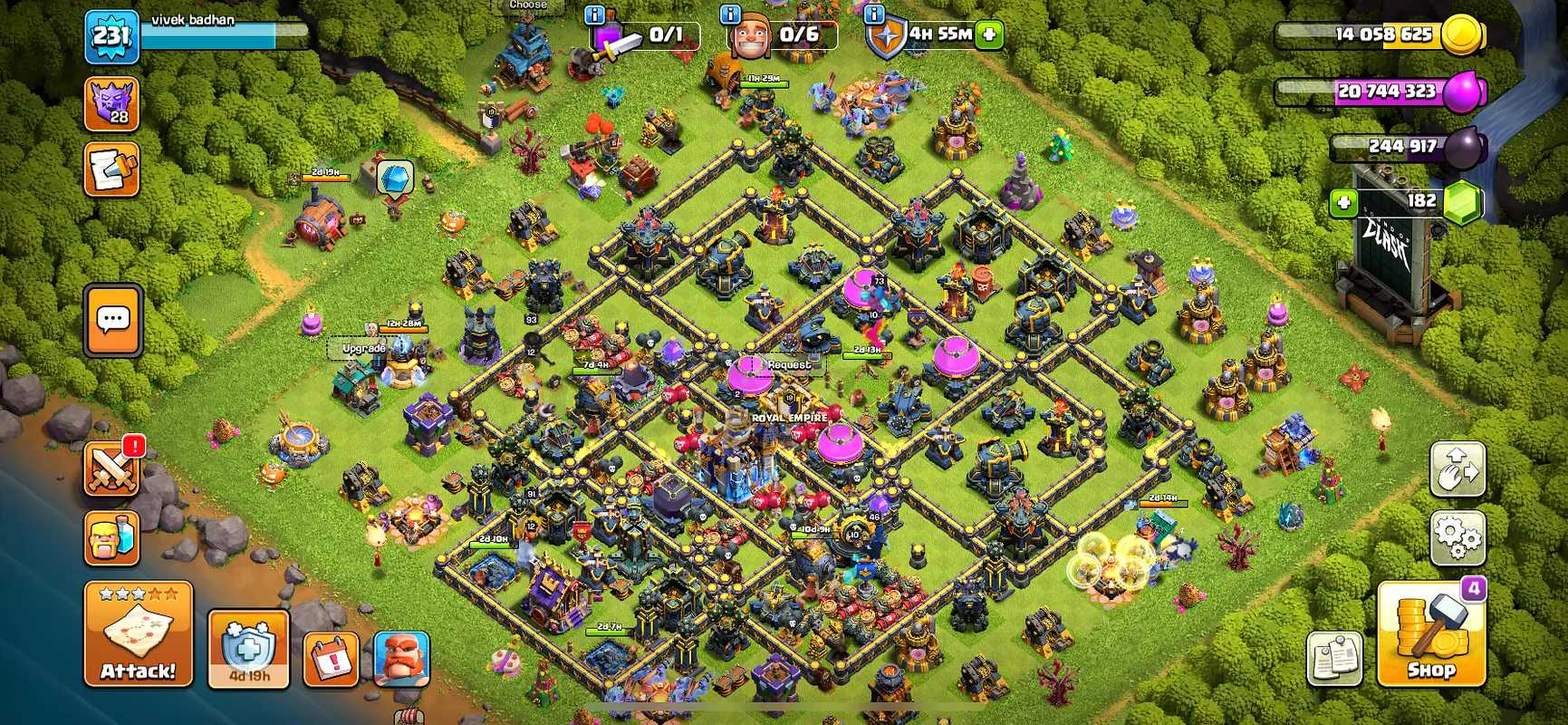The width and height of the screenshot is (1568, 725).
Task: Open the village layout editor button
Action: point(1457,469)
